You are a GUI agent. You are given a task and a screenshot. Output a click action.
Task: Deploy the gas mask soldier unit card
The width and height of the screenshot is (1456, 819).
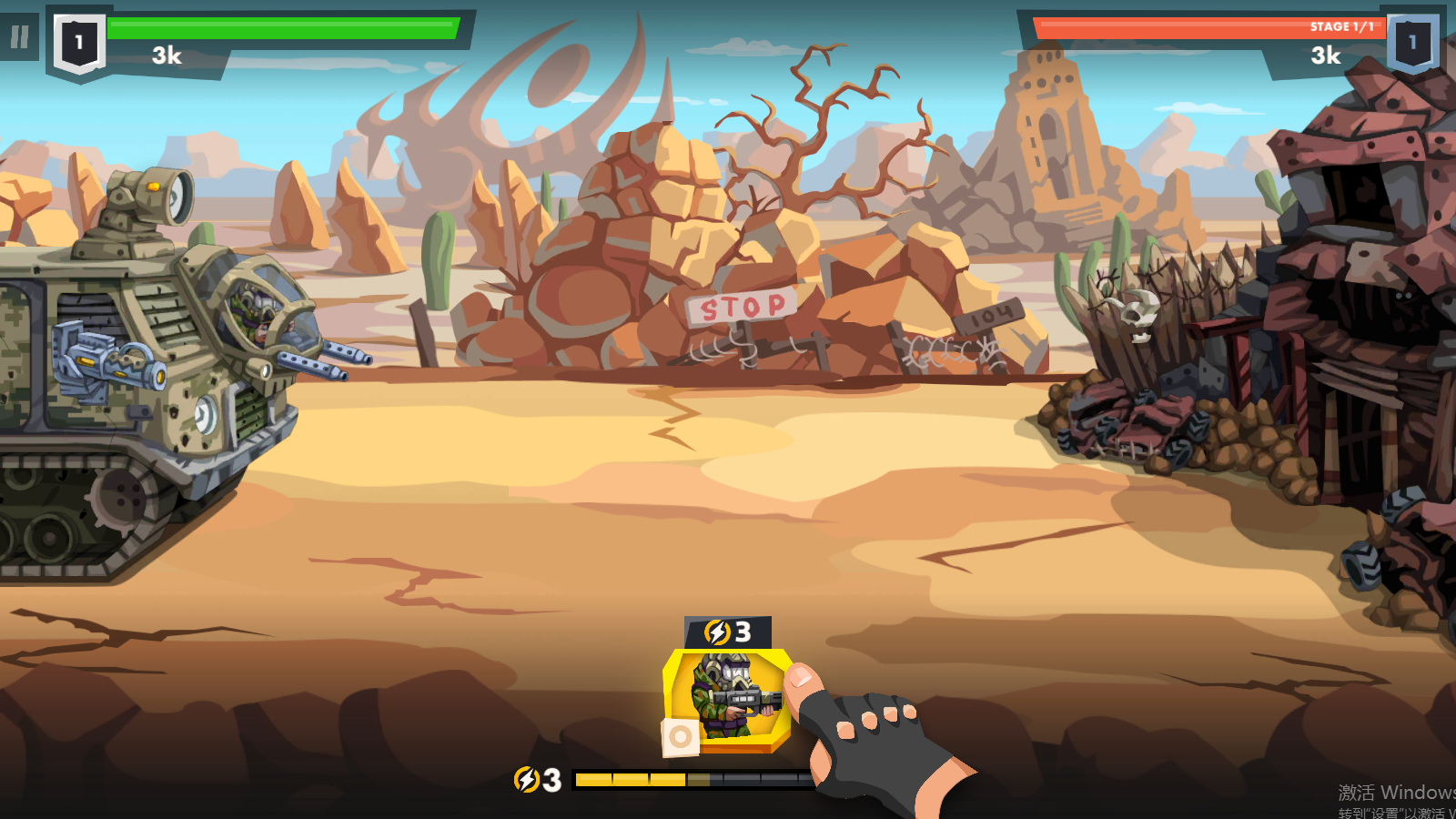point(727,698)
